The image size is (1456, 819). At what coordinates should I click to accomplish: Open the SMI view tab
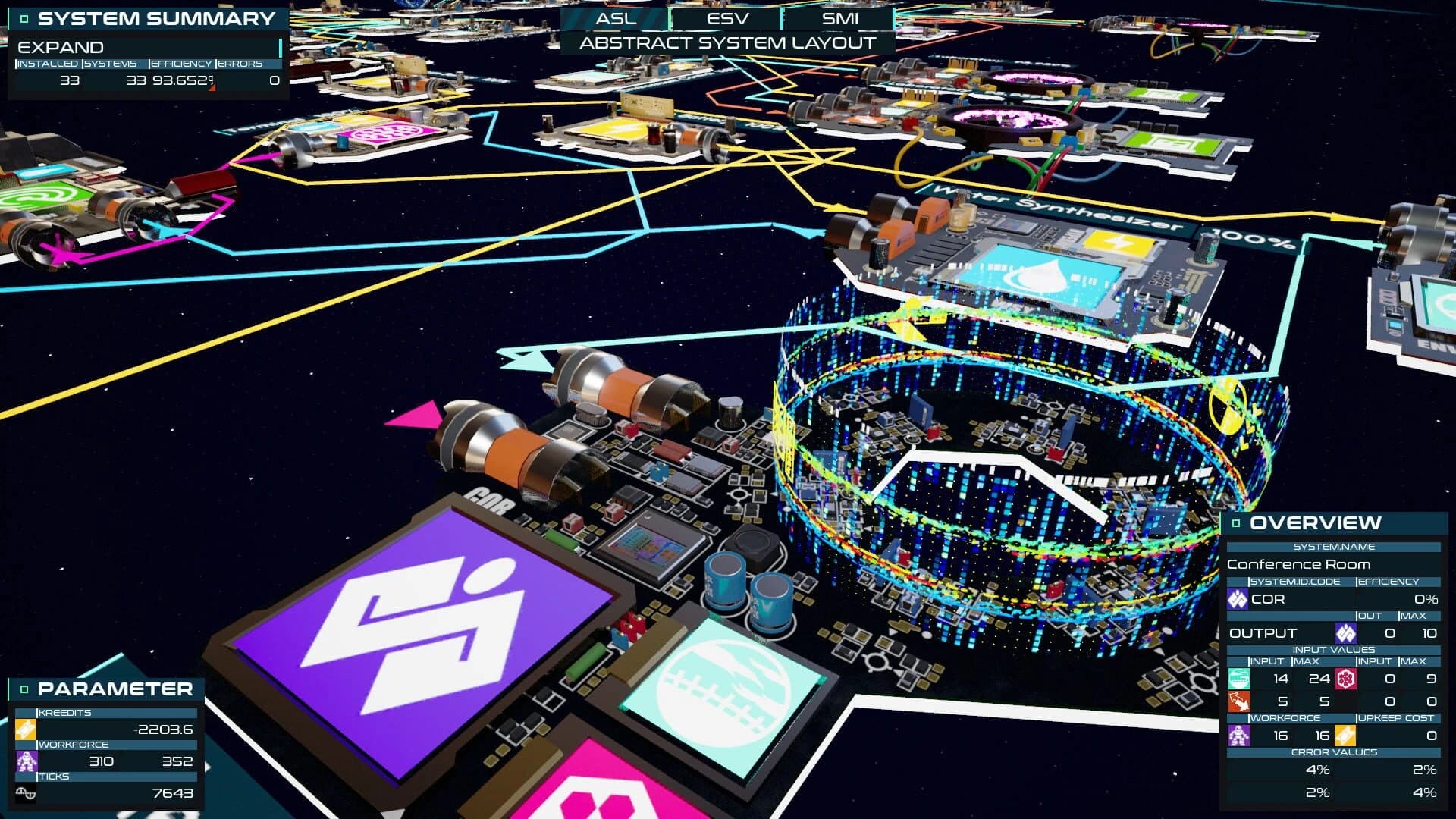click(x=840, y=18)
